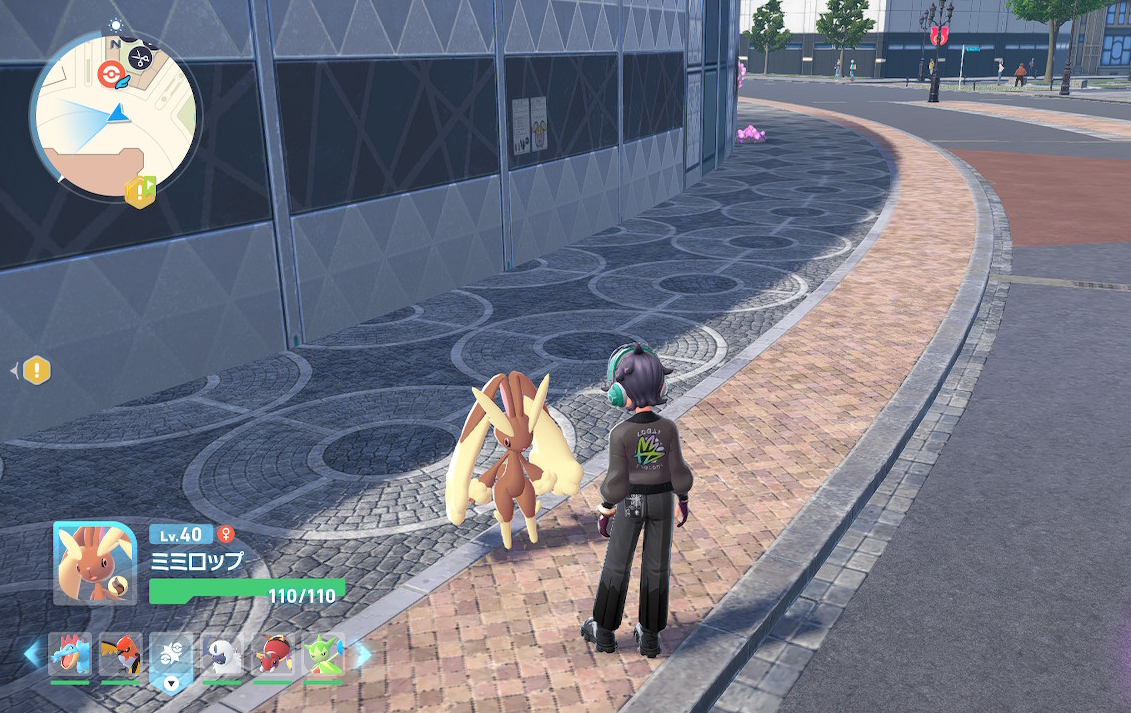Choose Talonflame from the party bar

120,655
